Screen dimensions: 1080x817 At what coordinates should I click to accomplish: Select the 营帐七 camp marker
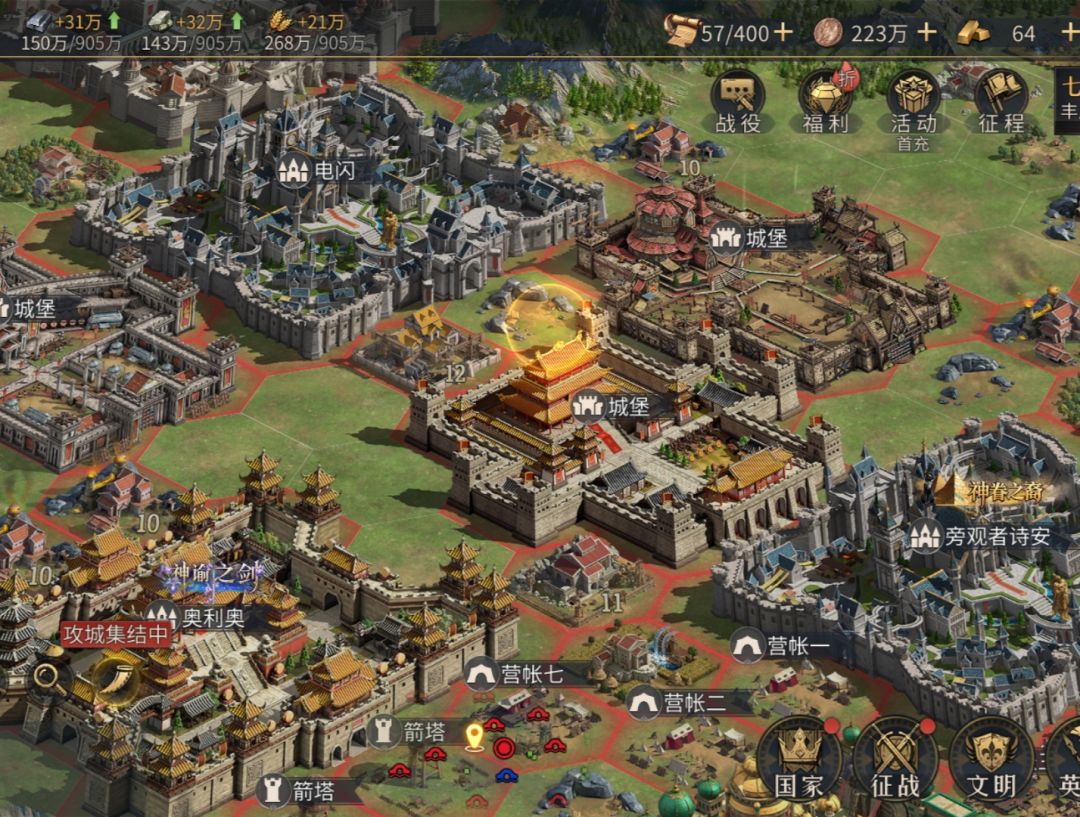tap(517, 674)
